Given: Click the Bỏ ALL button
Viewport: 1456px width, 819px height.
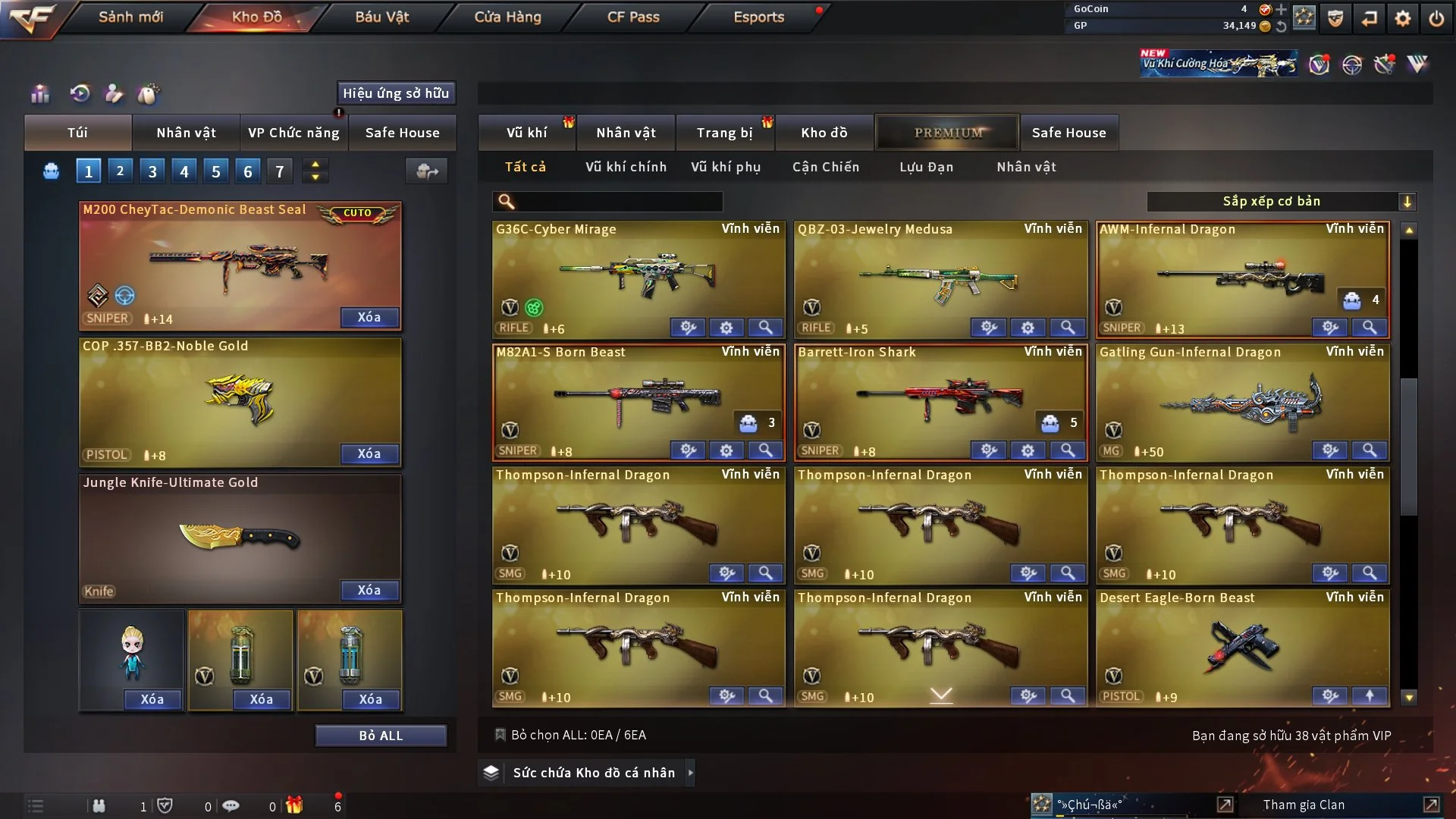Looking at the screenshot, I should (381, 736).
